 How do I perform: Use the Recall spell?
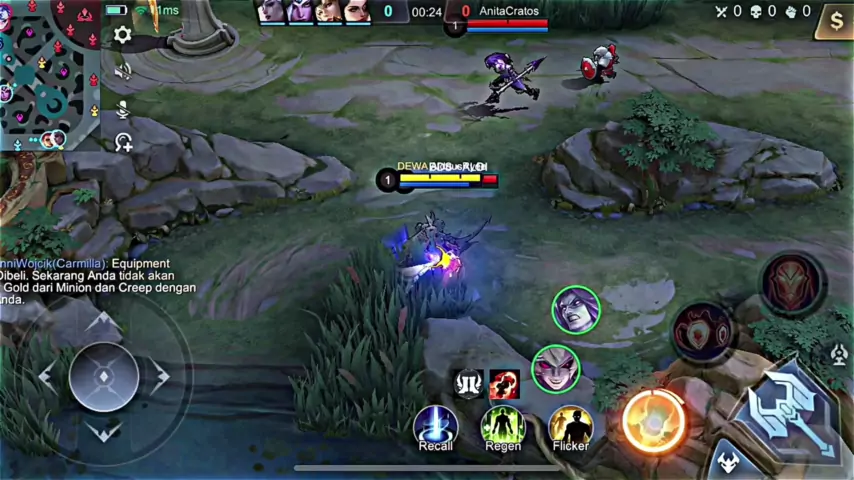(x=436, y=426)
